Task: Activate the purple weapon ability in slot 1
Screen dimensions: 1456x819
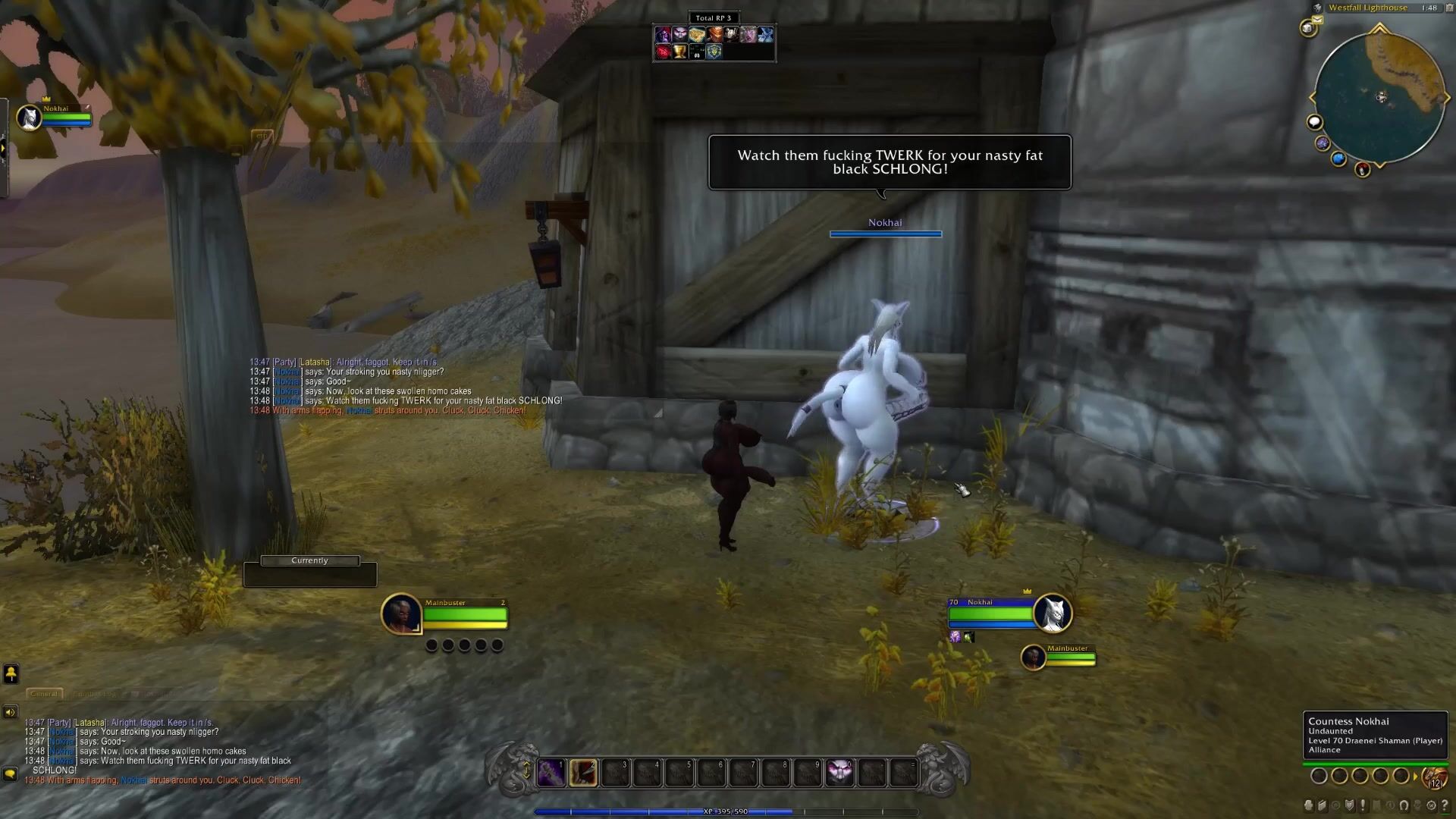Action: click(551, 773)
